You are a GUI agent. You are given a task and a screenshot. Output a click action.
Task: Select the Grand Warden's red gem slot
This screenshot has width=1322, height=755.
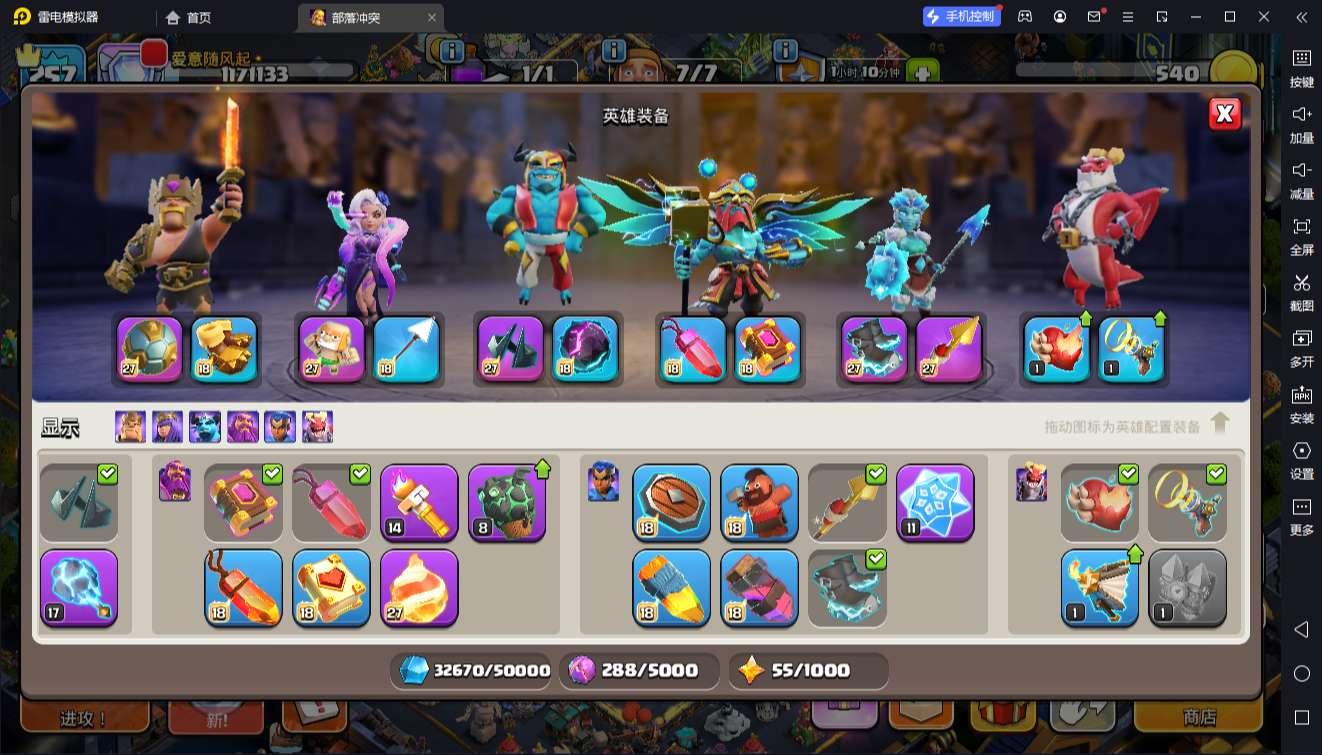click(693, 349)
